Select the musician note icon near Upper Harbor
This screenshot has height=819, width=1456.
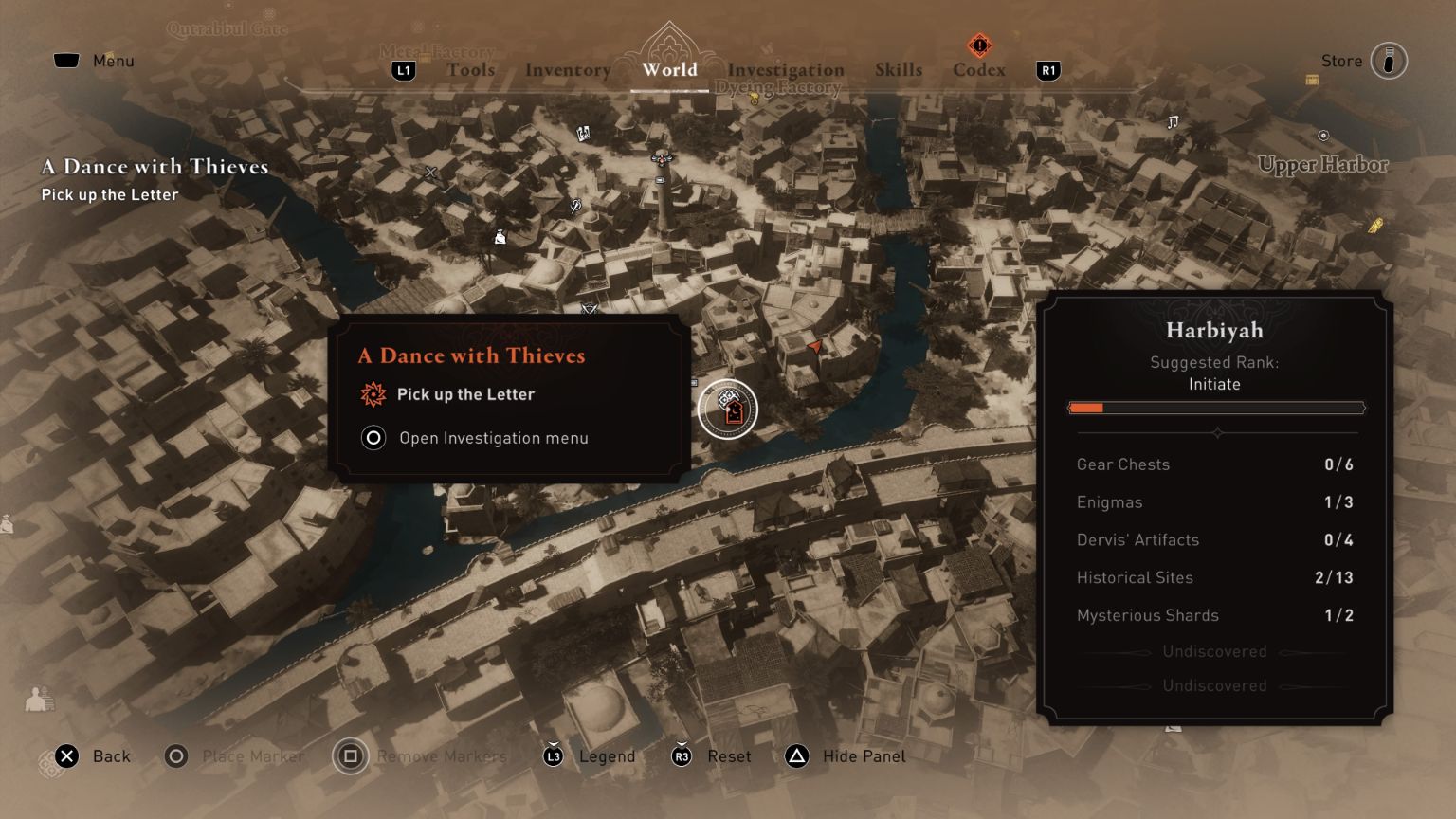pos(1173,122)
